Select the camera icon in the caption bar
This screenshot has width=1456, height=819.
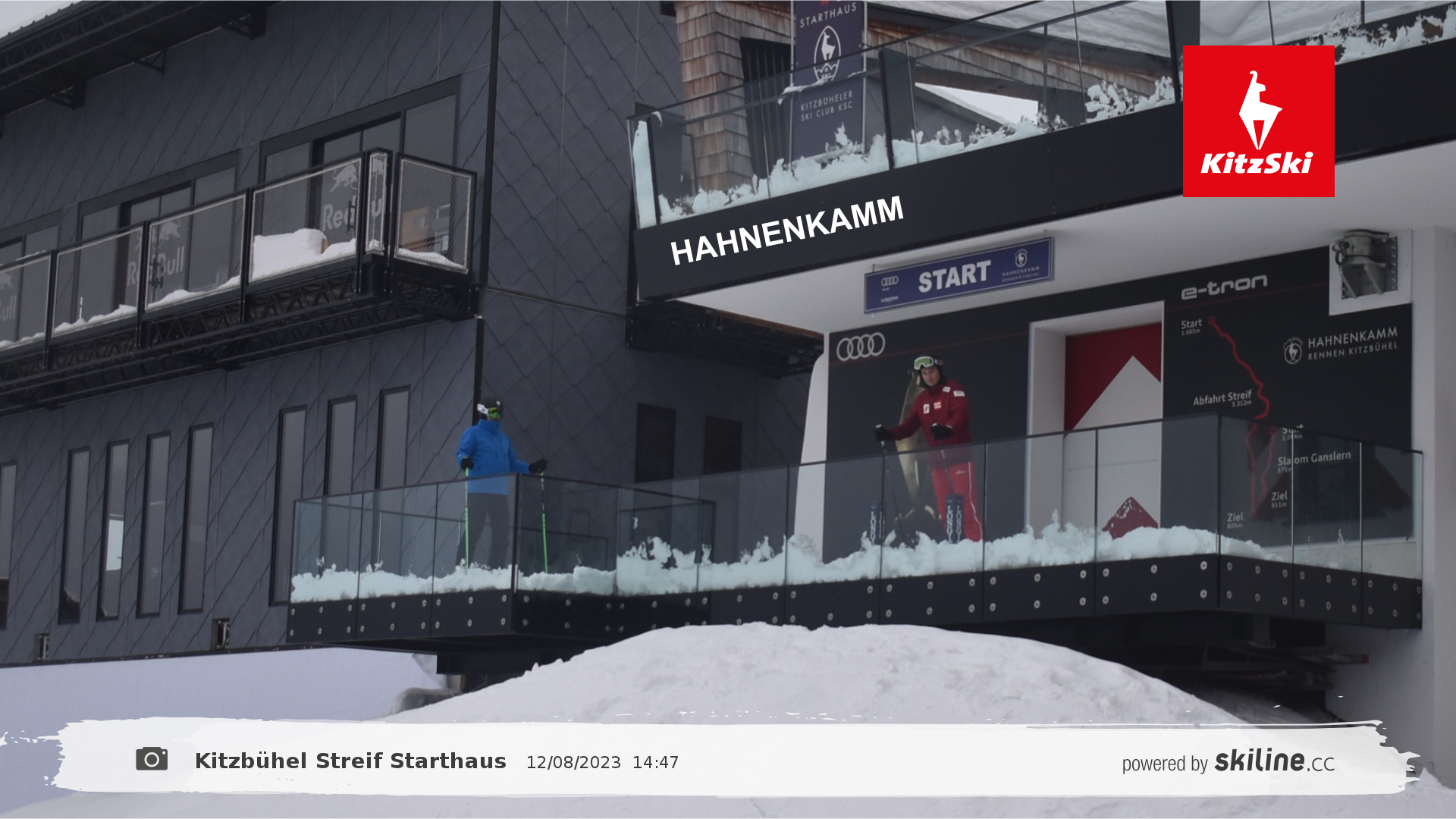pos(152,759)
